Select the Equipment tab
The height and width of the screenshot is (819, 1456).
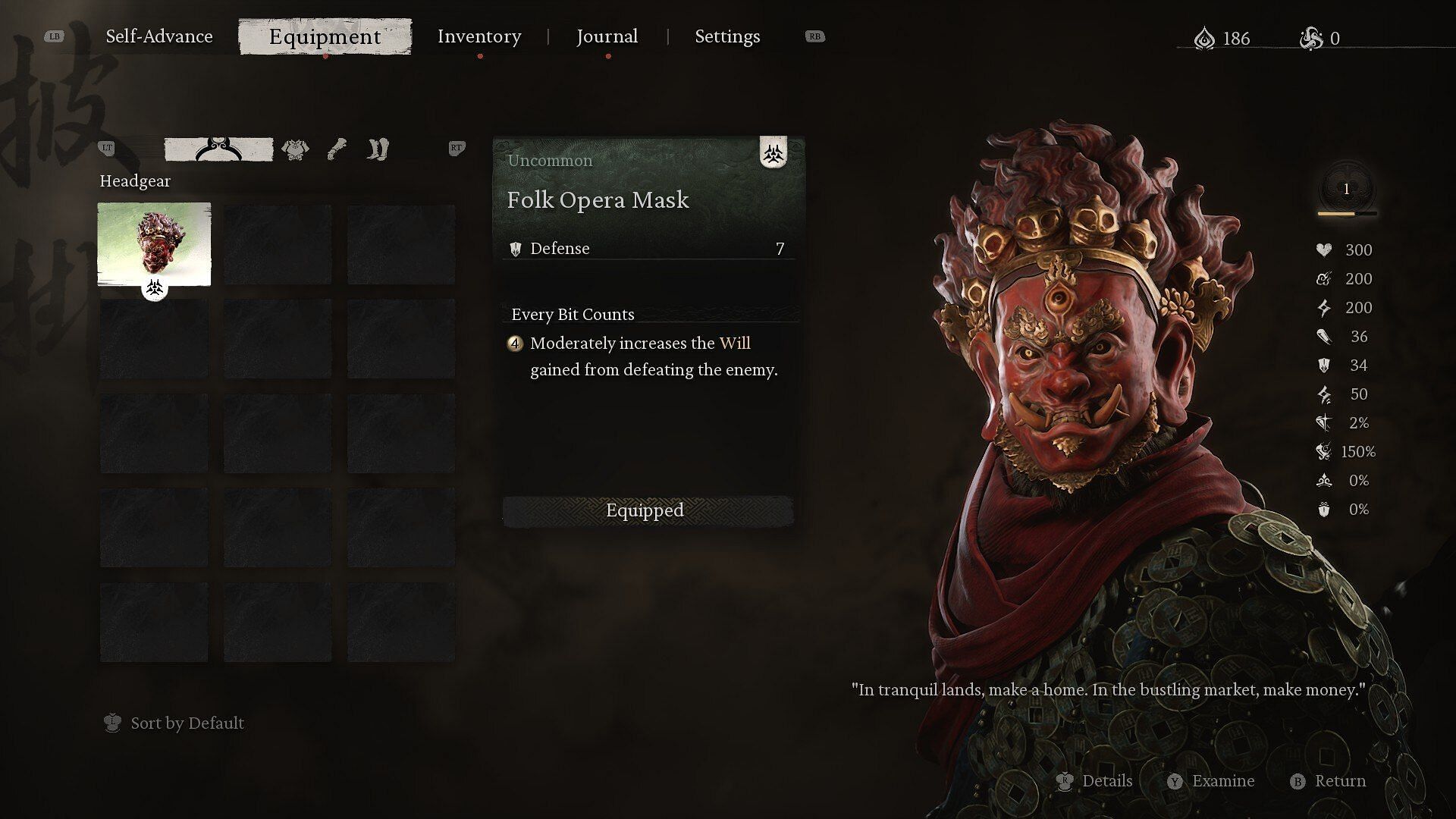(x=325, y=36)
